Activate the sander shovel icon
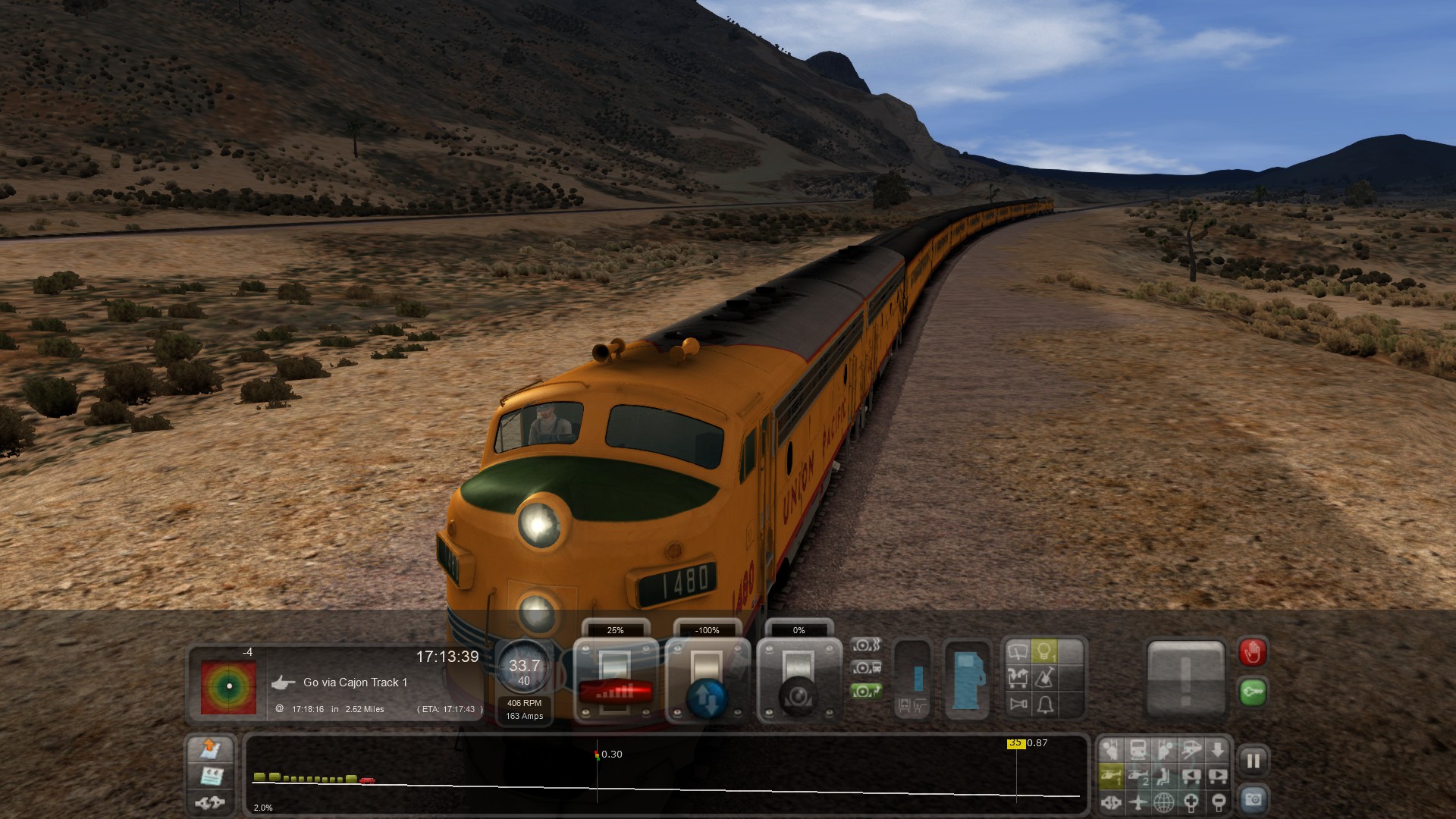 tap(1044, 678)
